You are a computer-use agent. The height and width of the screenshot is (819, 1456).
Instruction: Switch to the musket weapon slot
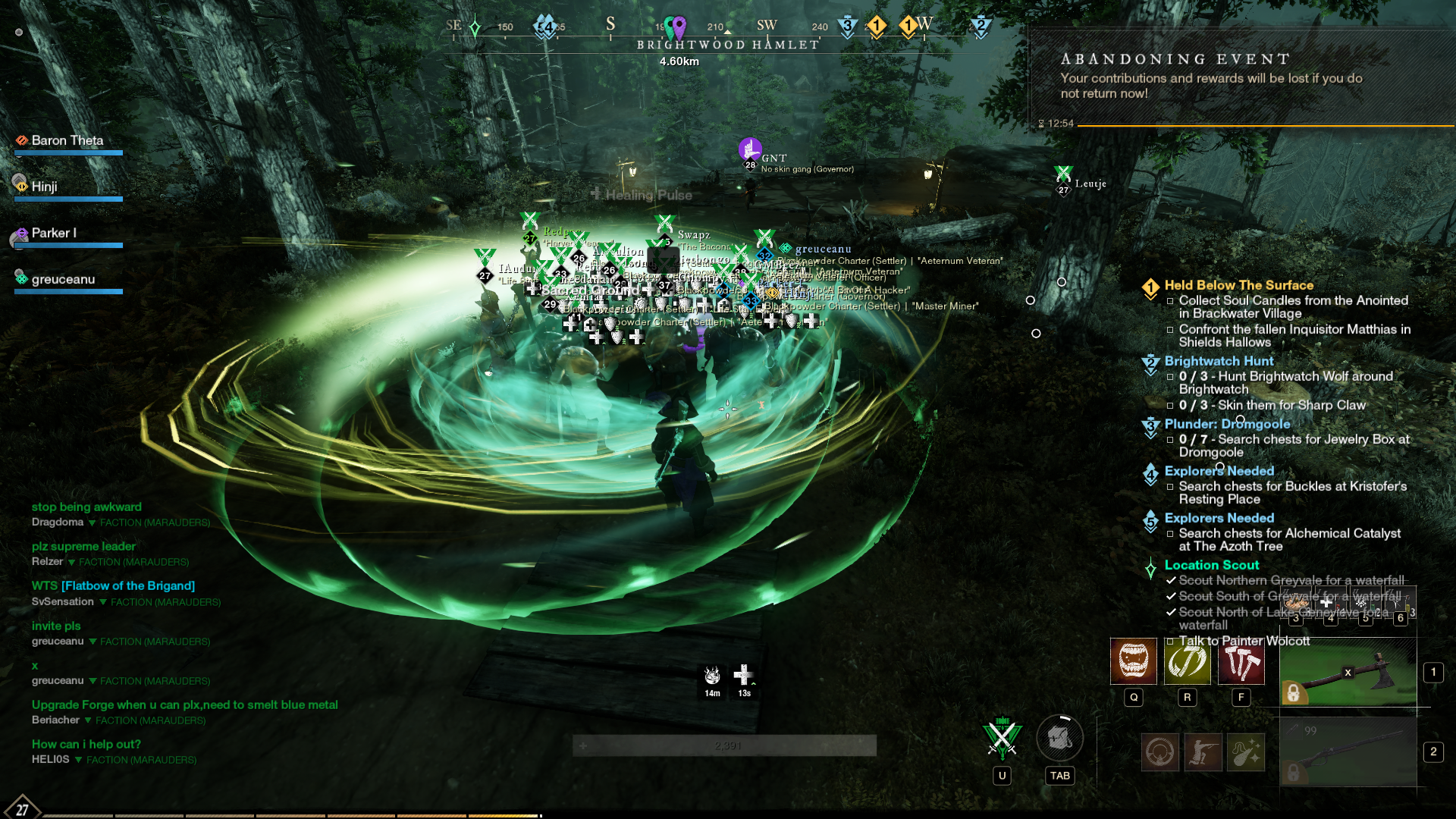click(1348, 752)
